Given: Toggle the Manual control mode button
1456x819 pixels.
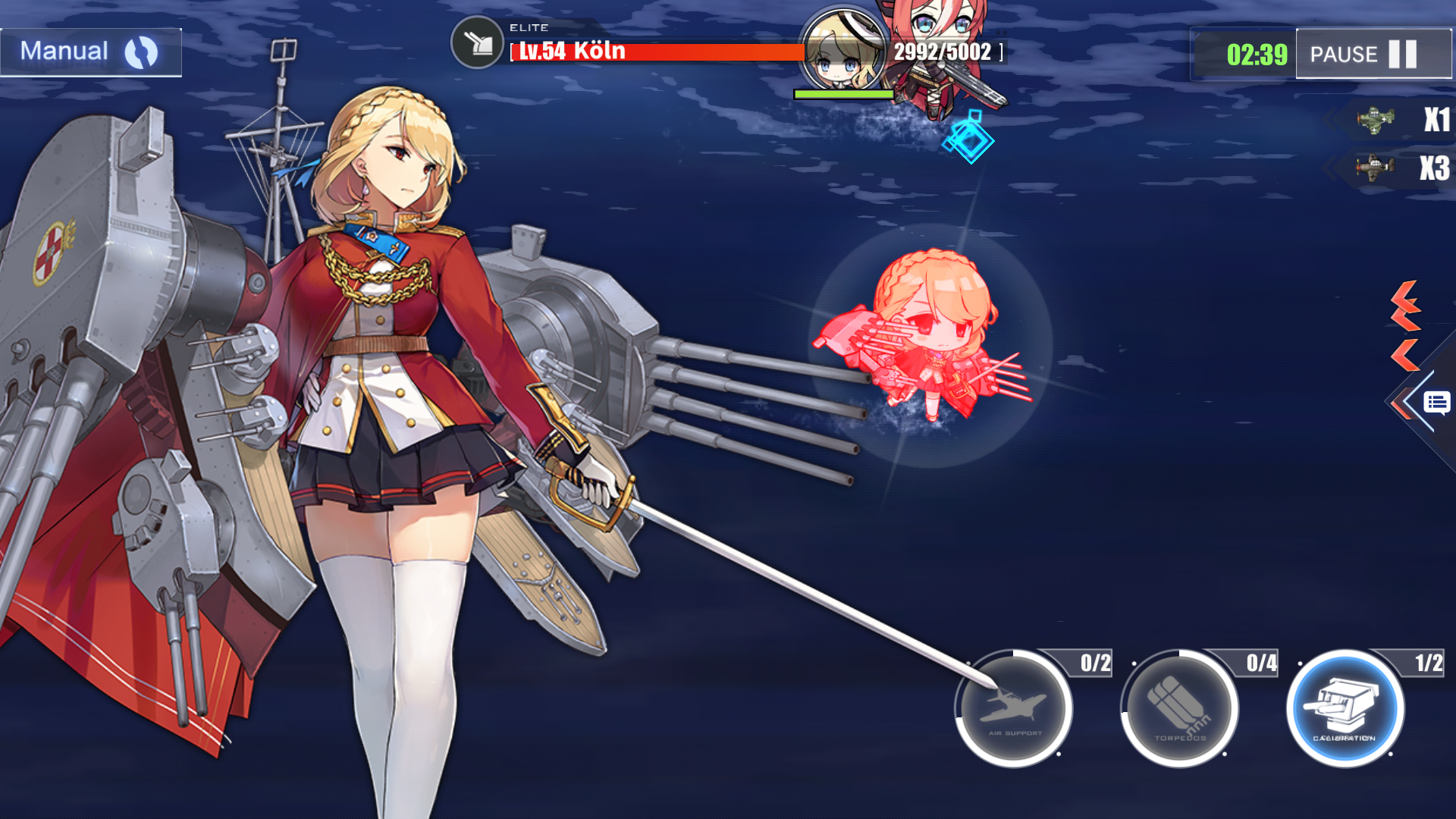Looking at the screenshot, I should [90, 52].
